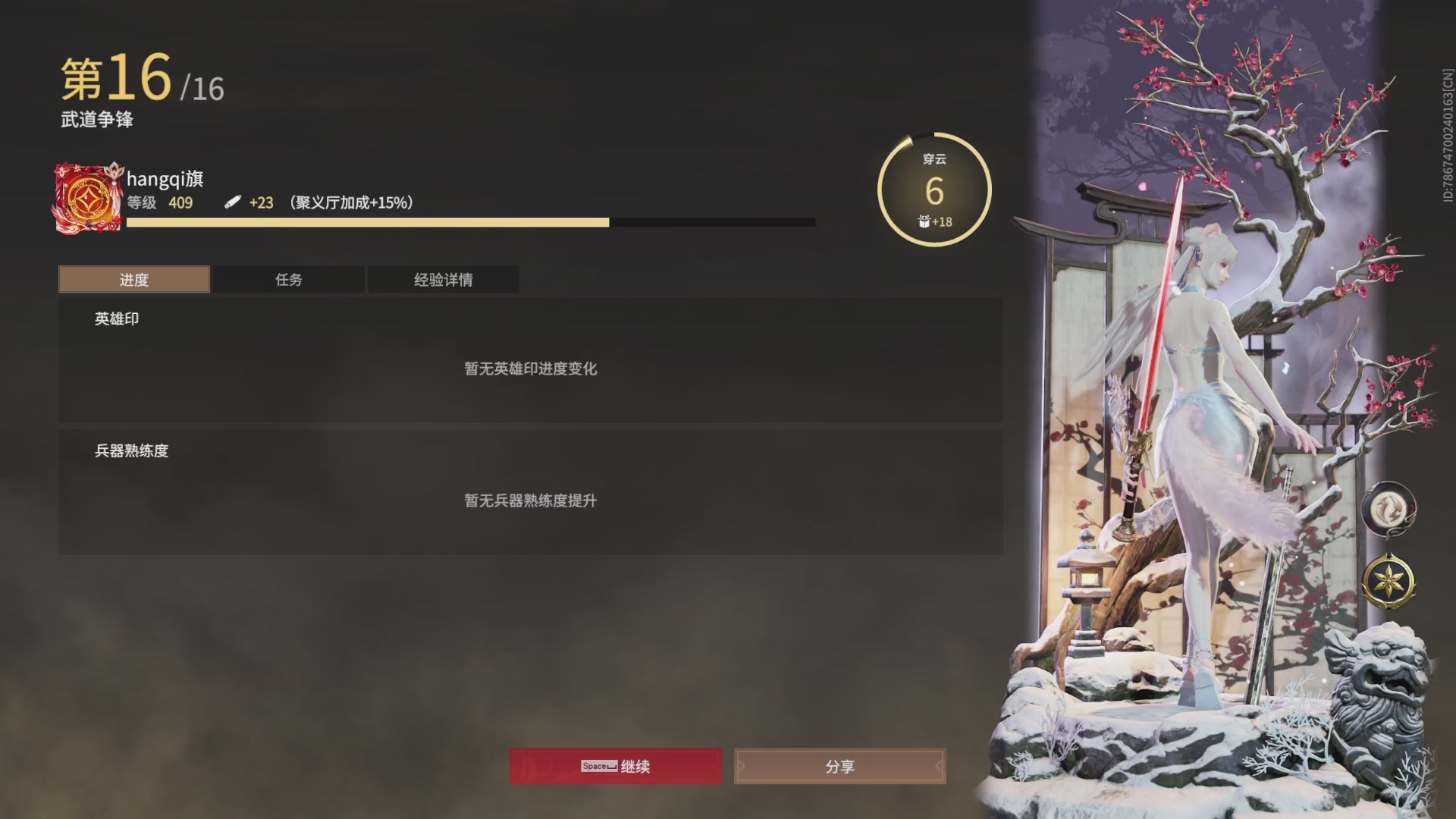Switch to the 任务 tab

point(288,279)
